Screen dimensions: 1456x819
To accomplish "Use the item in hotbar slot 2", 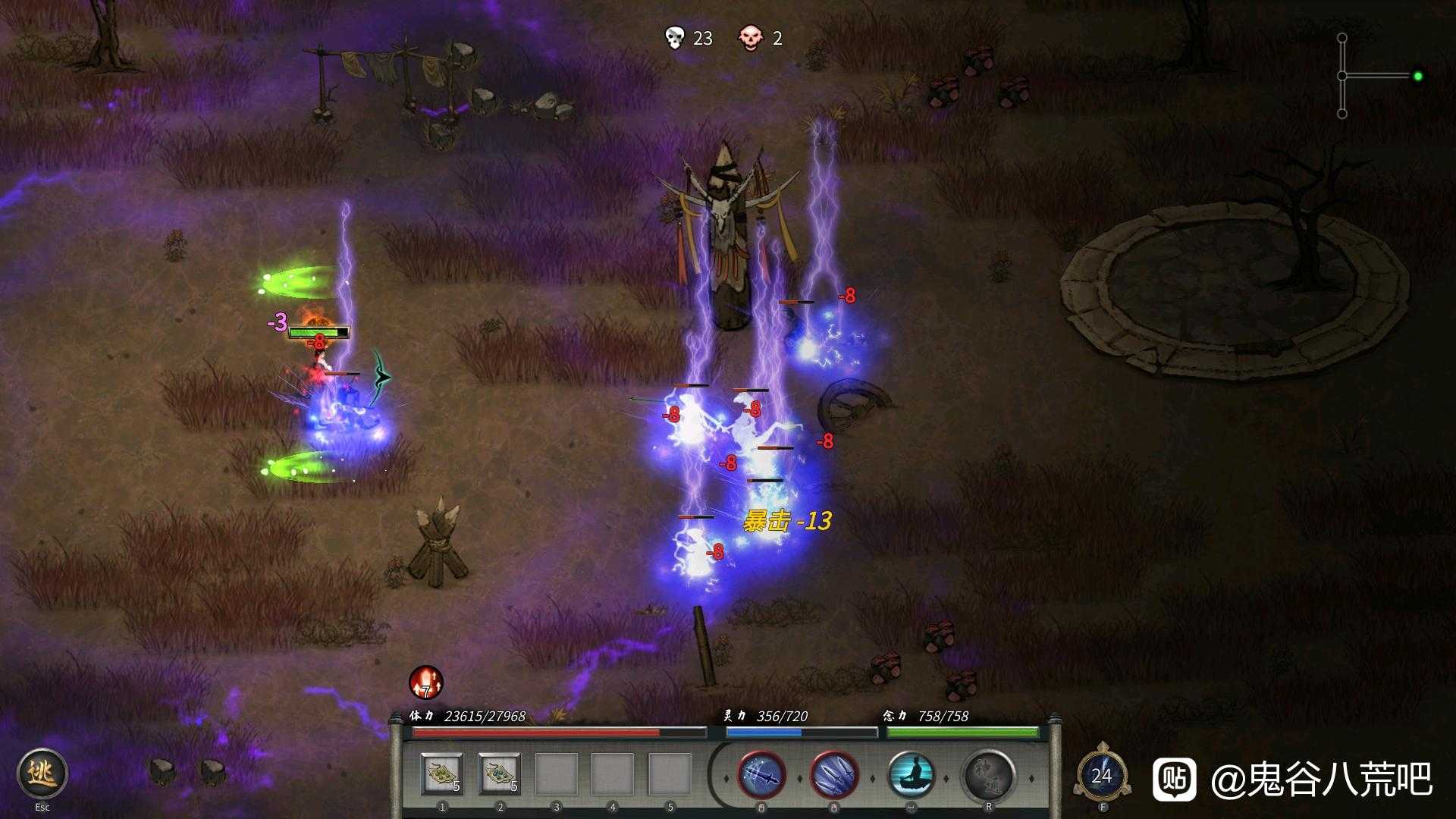I will (x=500, y=774).
